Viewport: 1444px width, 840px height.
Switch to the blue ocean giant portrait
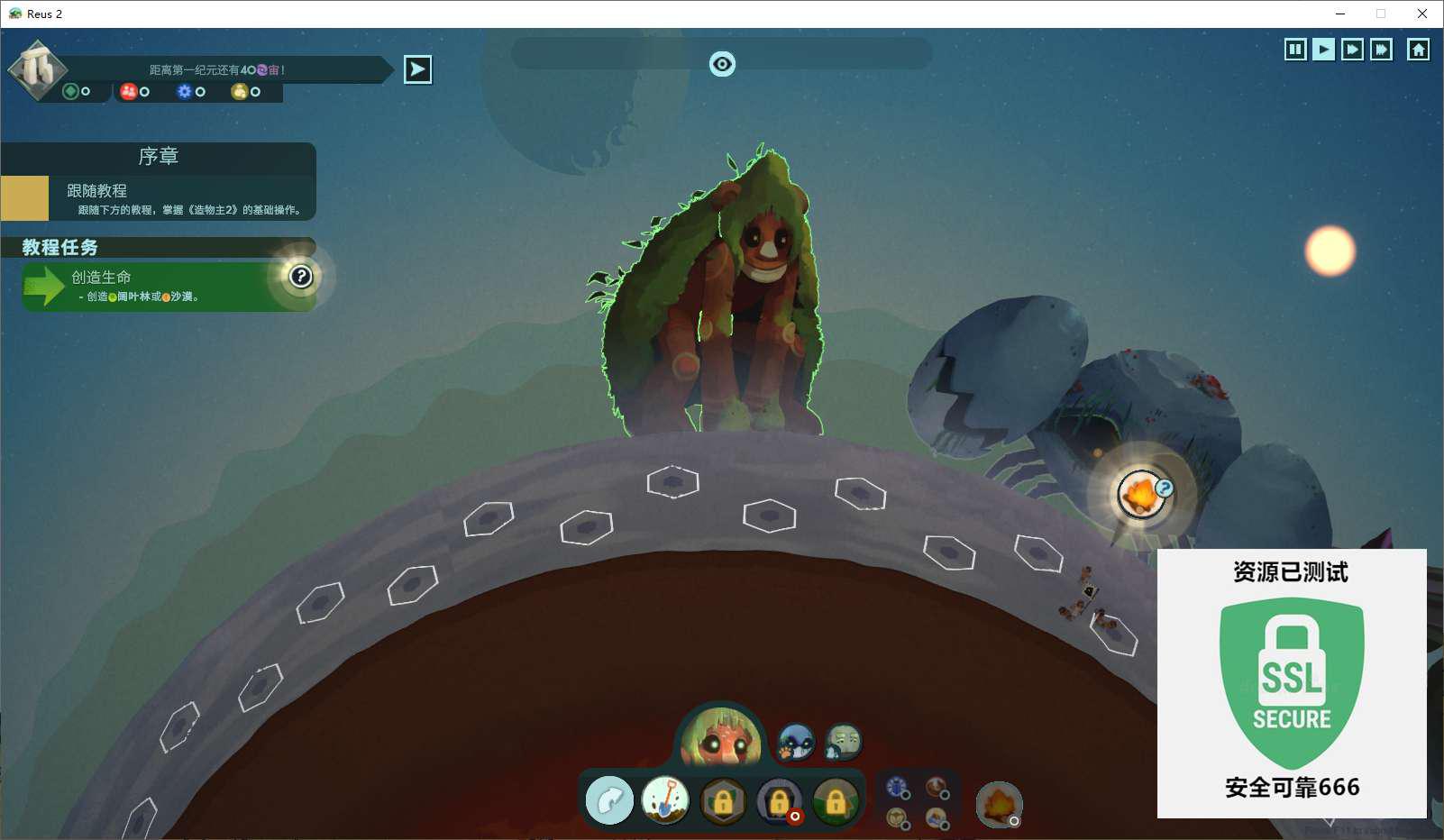796,742
